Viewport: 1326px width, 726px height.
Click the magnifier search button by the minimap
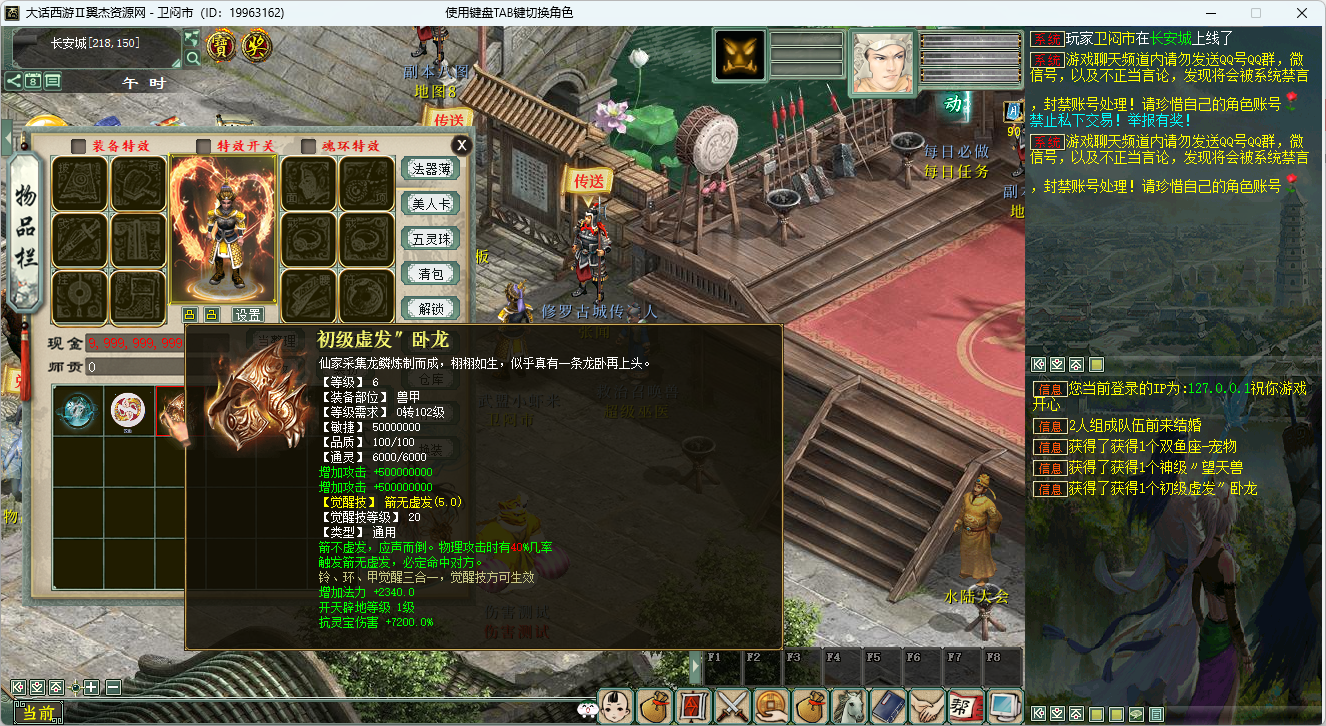(191, 57)
